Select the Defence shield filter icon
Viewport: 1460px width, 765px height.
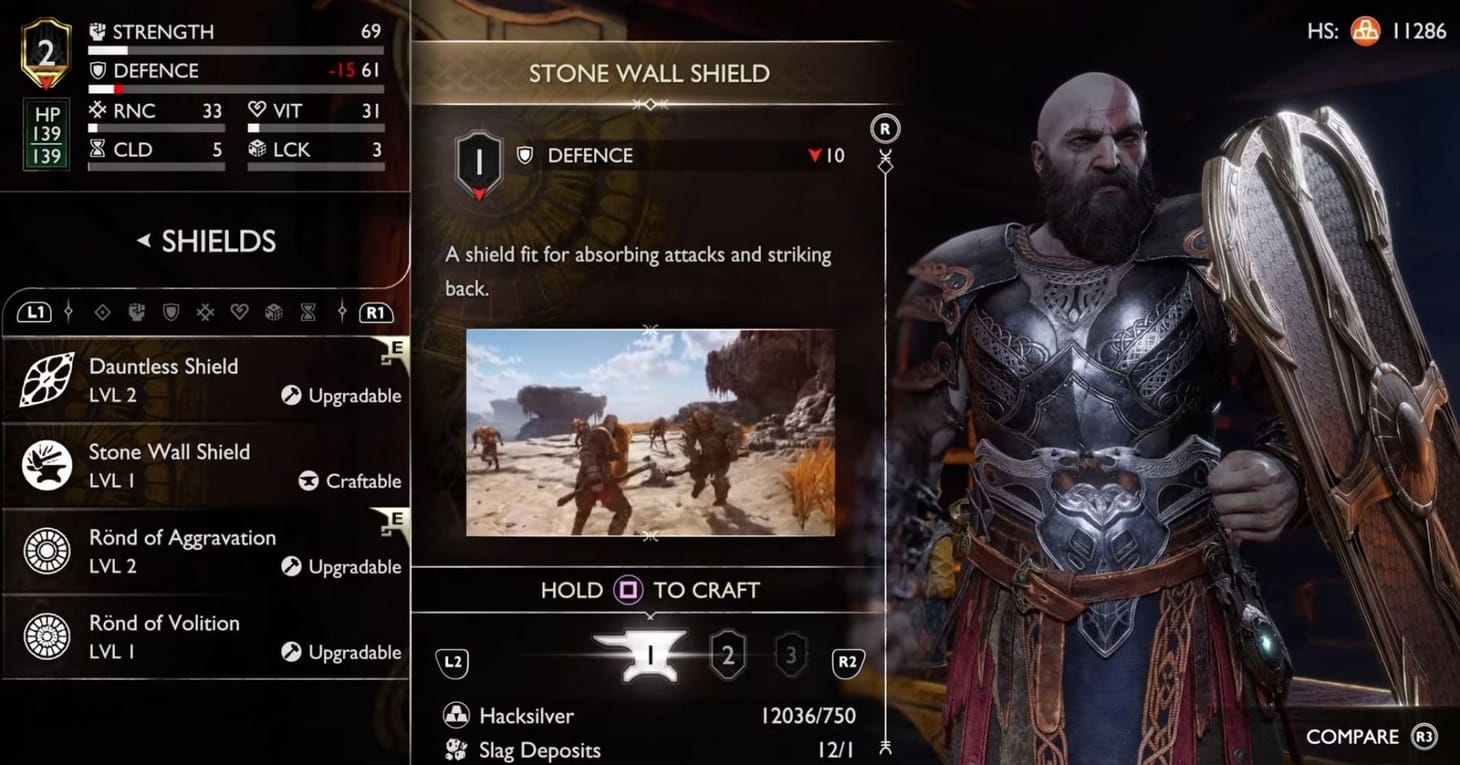click(172, 312)
